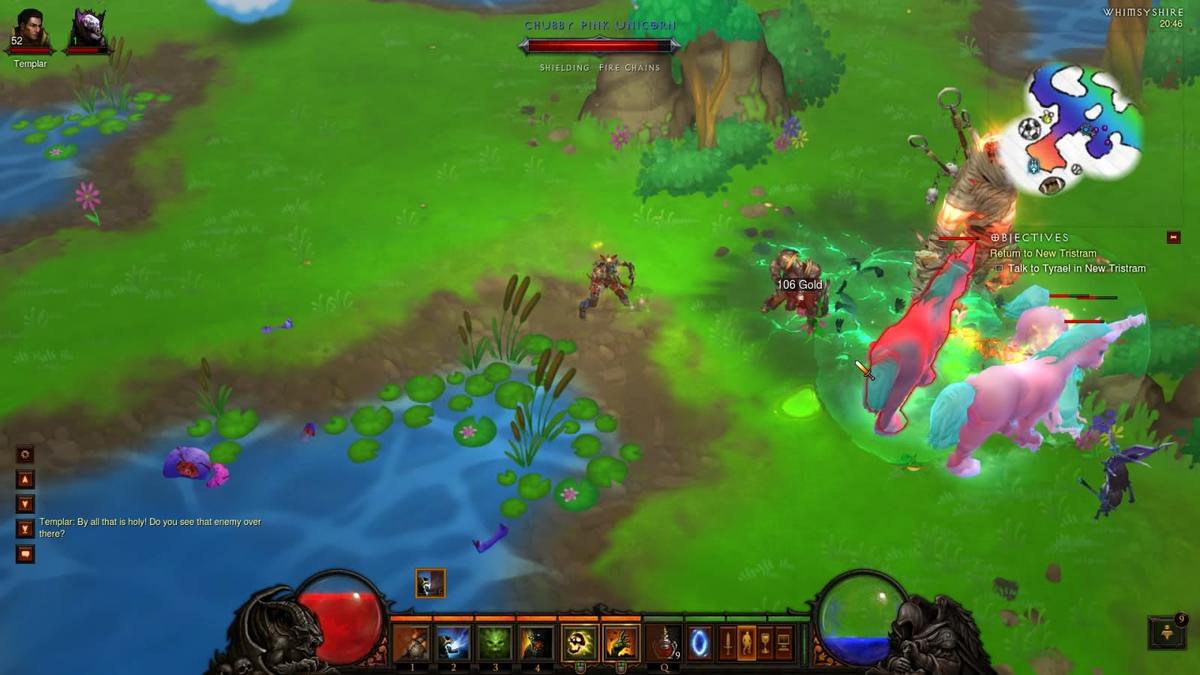Cast the blue energy skill in slot 2
The width and height of the screenshot is (1200, 675).
(453, 642)
